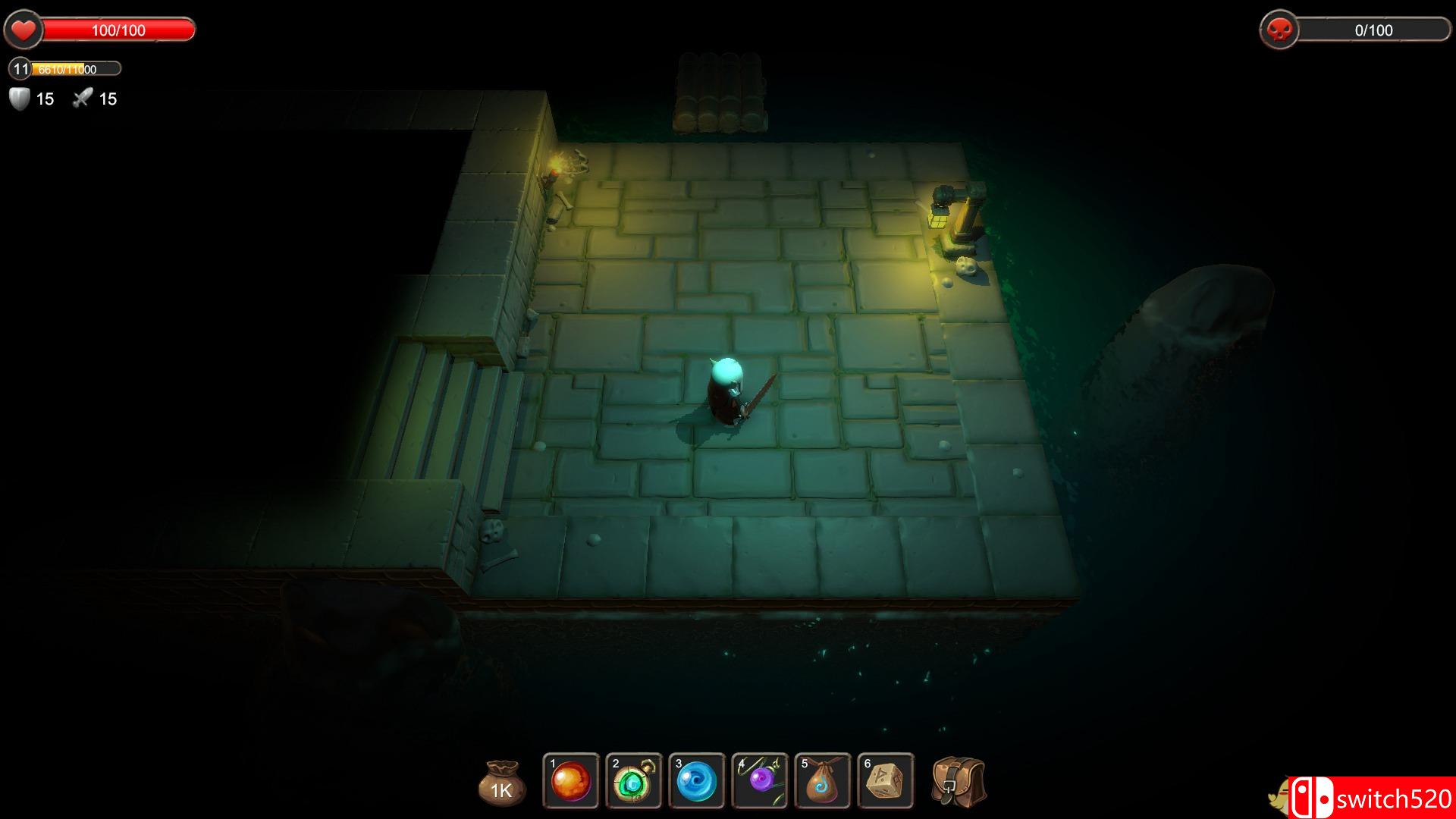
Task: Activate the green amulet in slot 2
Action: [634, 781]
